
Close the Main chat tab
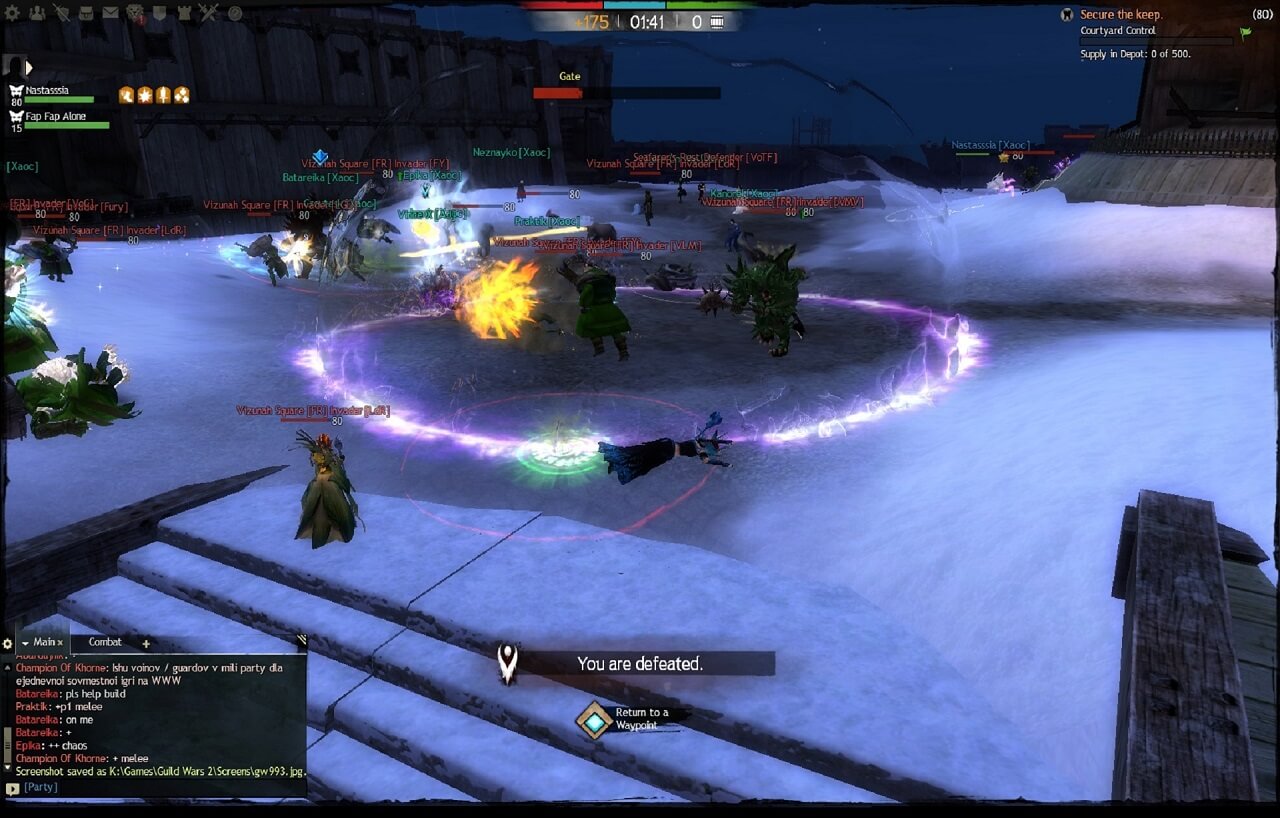pos(60,643)
